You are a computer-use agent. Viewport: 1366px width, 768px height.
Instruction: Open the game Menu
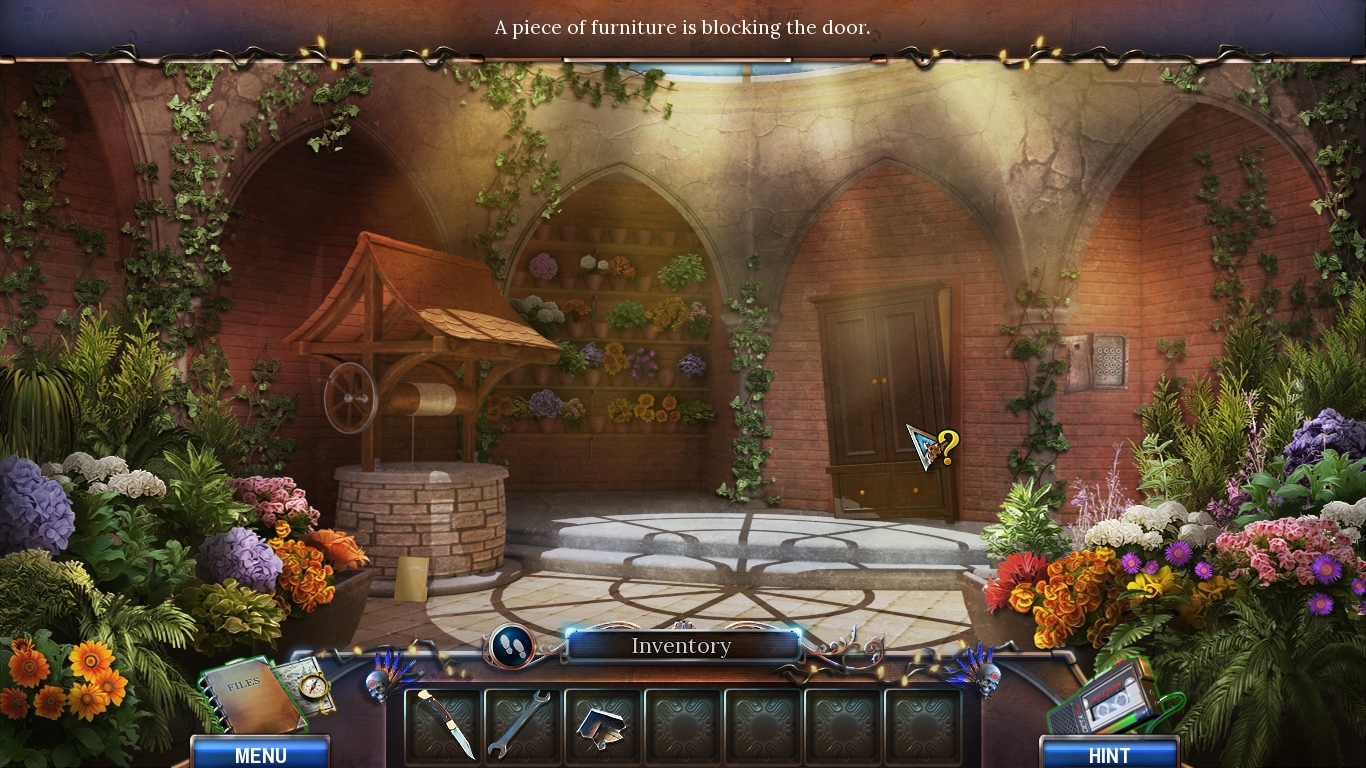260,755
